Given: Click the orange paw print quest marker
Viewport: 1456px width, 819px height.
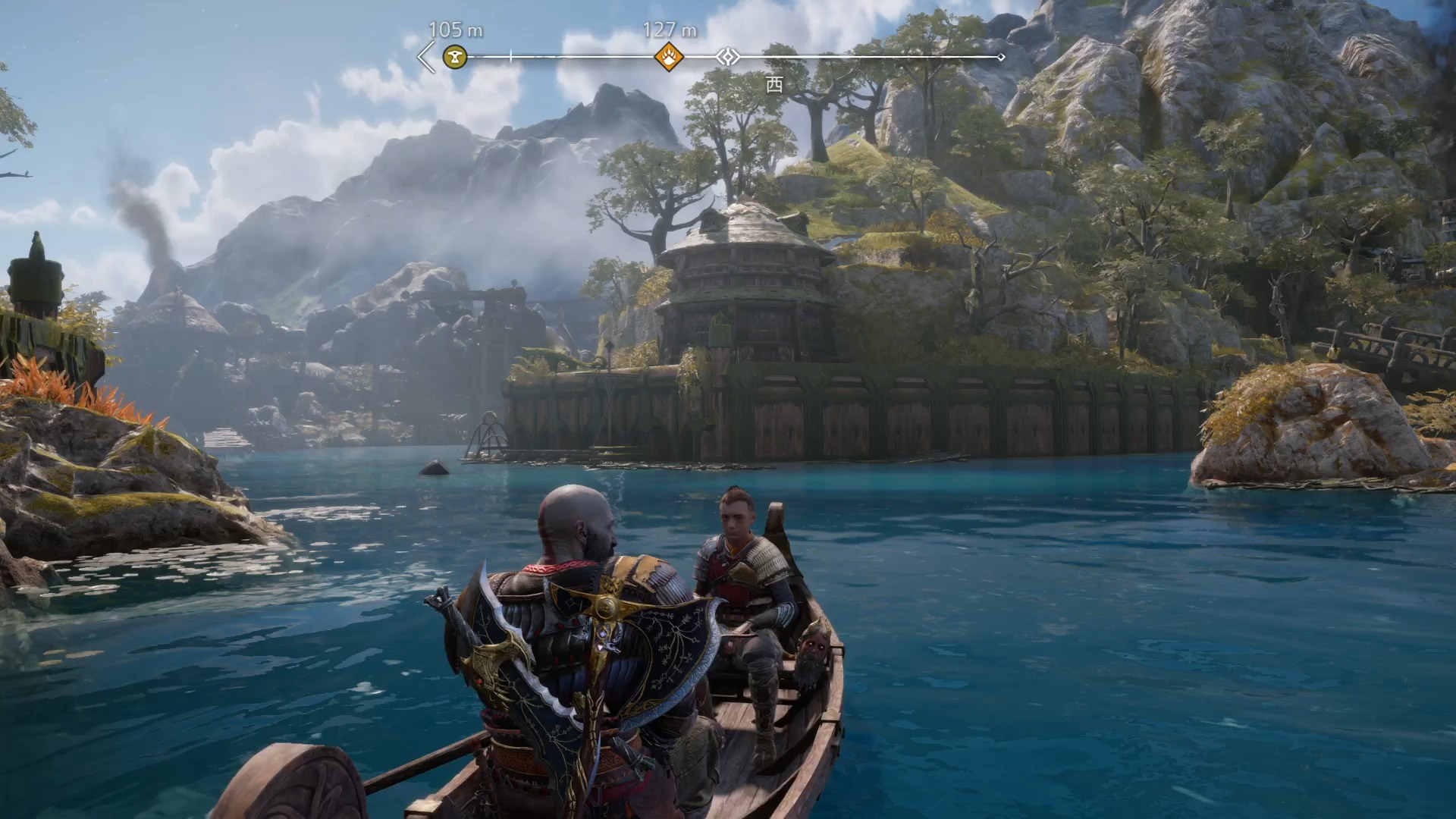Looking at the screenshot, I should 669,57.
